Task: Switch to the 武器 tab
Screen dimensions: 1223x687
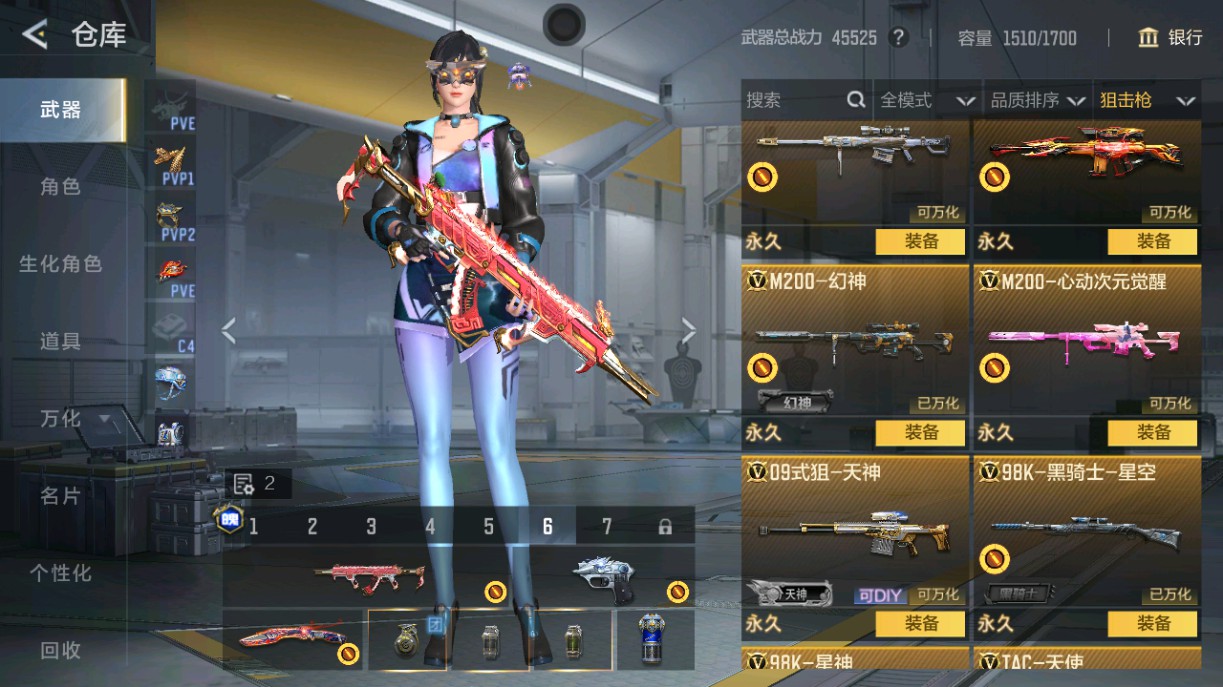Action: click(x=61, y=110)
